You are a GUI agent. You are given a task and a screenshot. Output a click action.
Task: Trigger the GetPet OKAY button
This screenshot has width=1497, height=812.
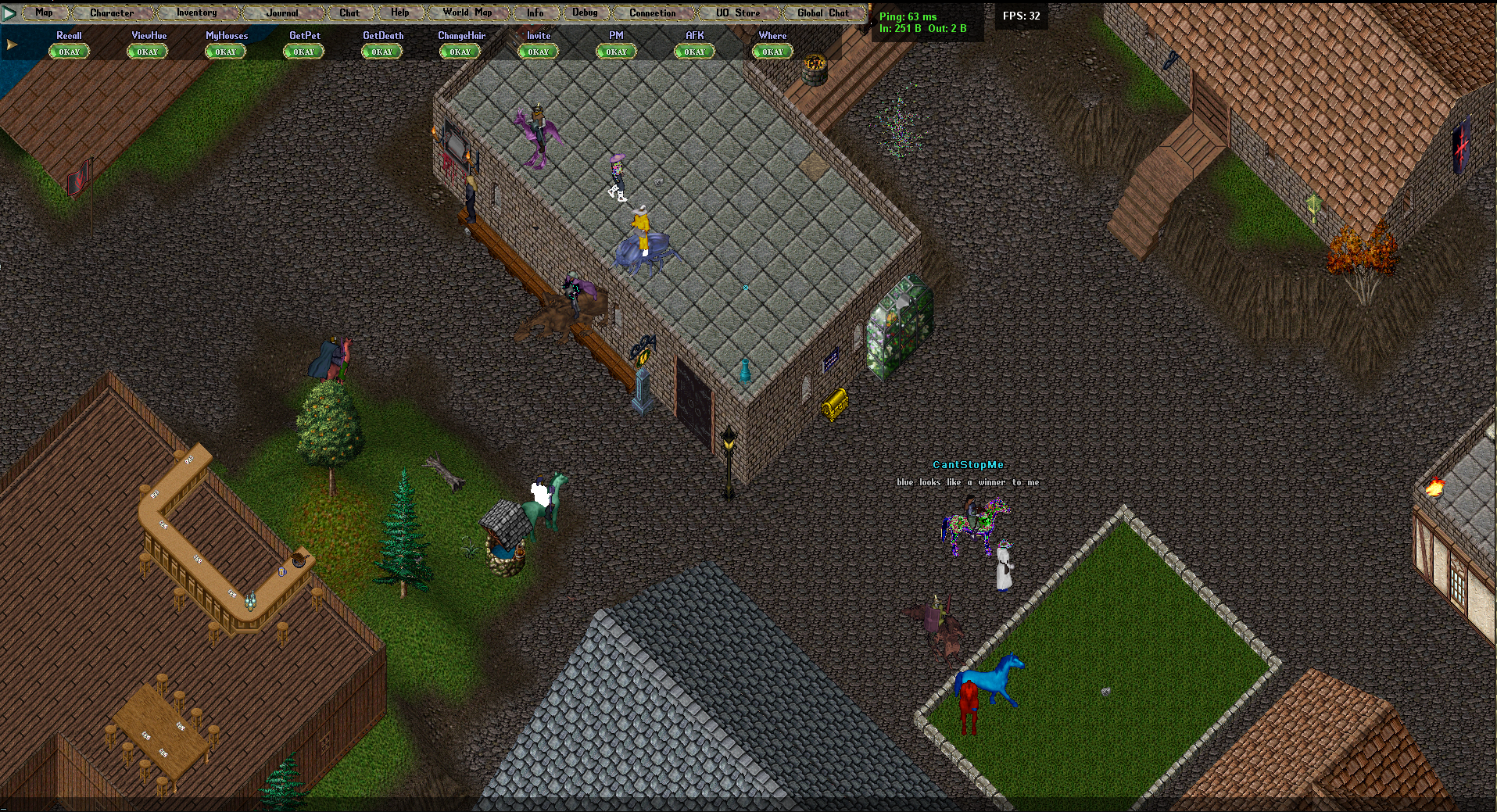click(303, 52)
